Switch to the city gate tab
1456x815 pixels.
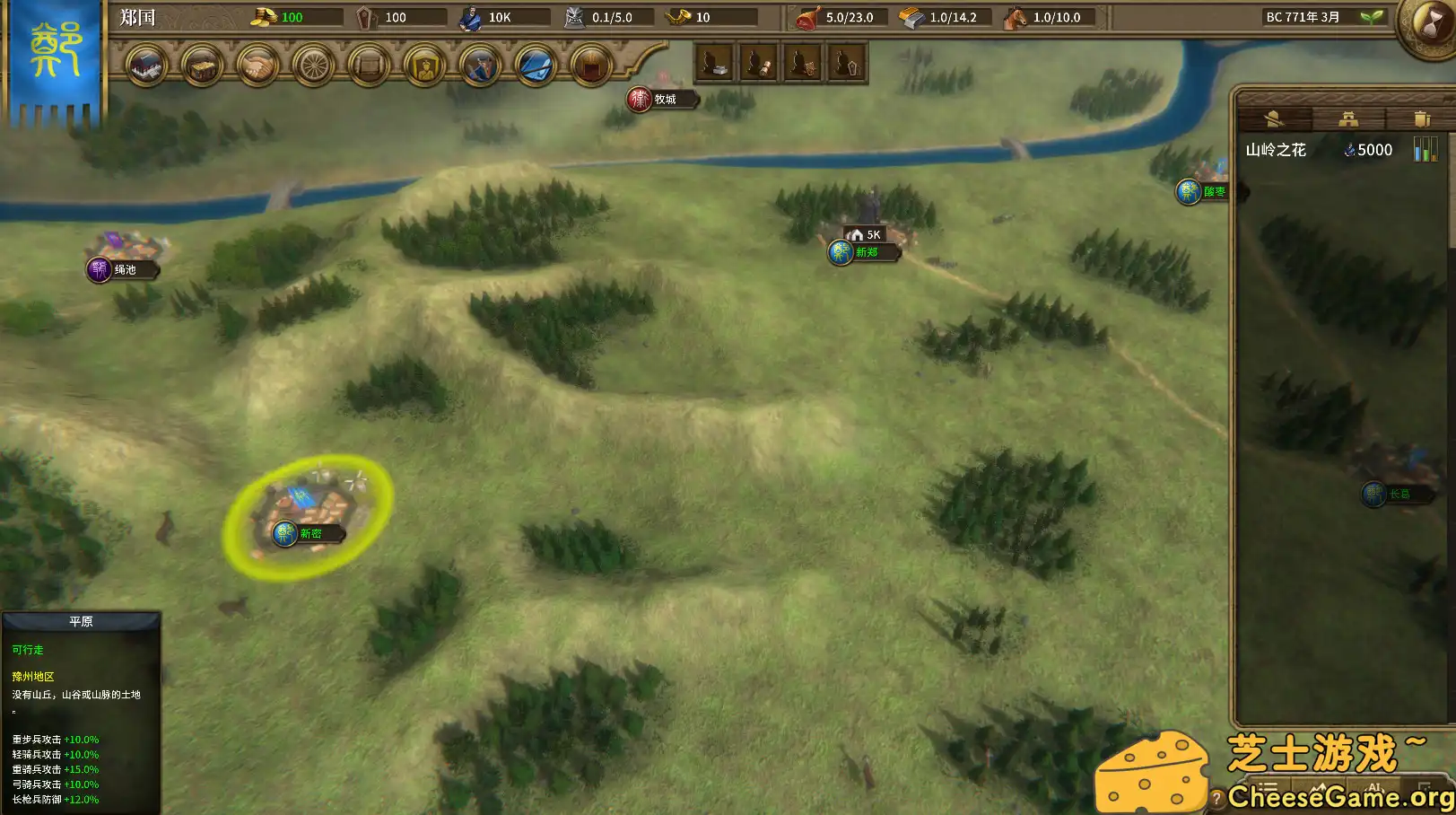[1348, 119]
